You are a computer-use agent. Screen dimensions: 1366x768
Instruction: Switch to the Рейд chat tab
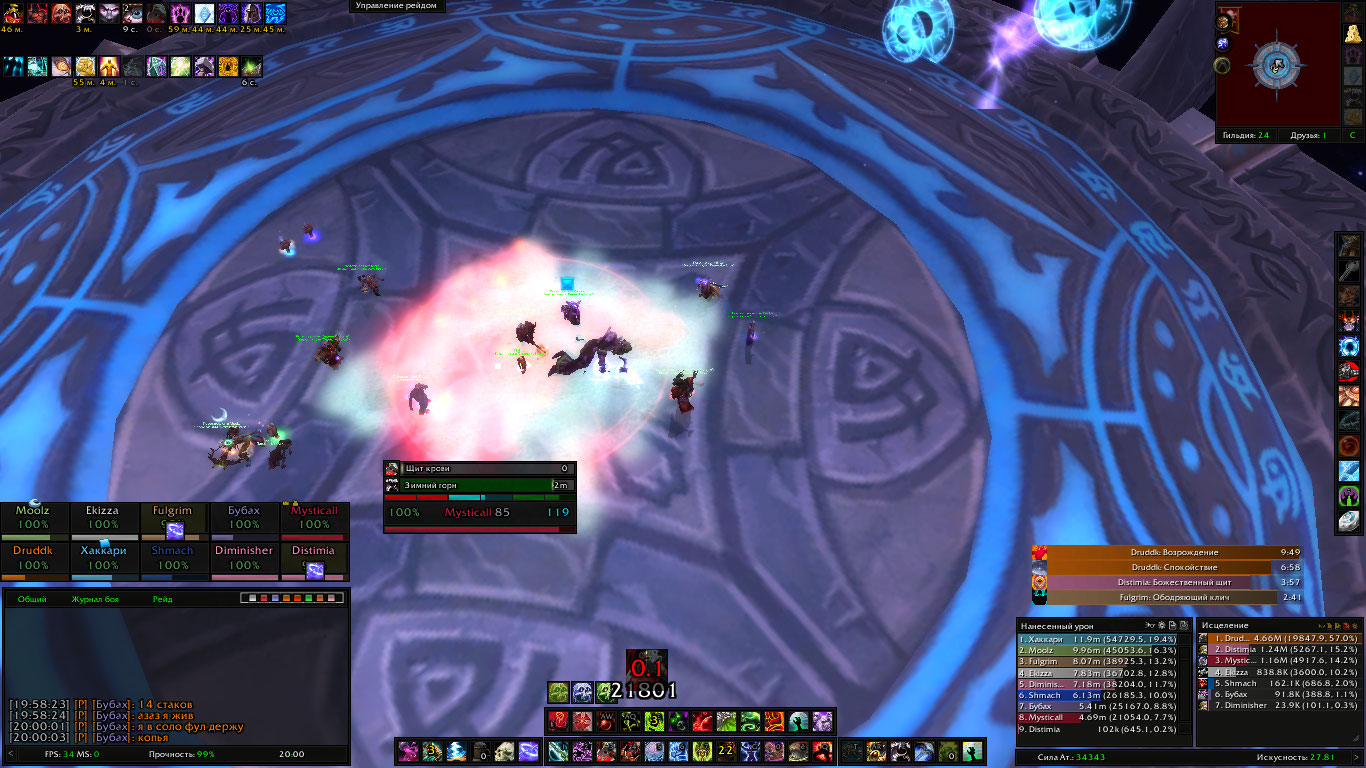coord(162,599)
